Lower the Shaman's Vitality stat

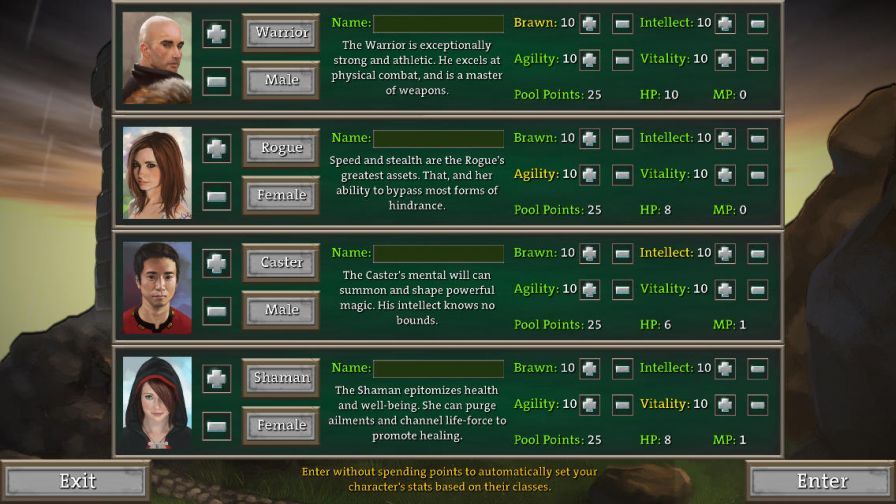[757, 404]
